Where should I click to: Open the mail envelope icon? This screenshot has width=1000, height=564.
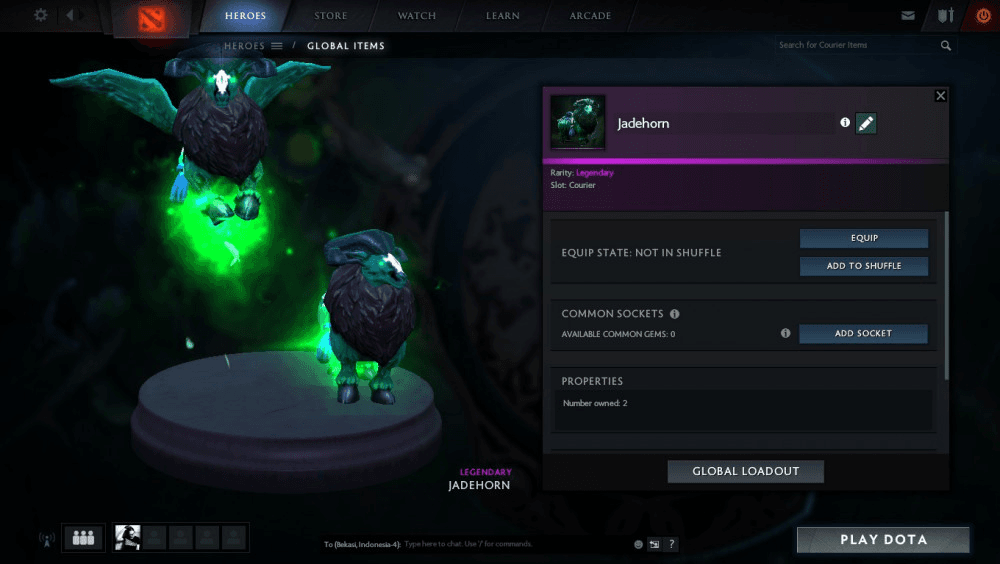(x=908, y=16)
